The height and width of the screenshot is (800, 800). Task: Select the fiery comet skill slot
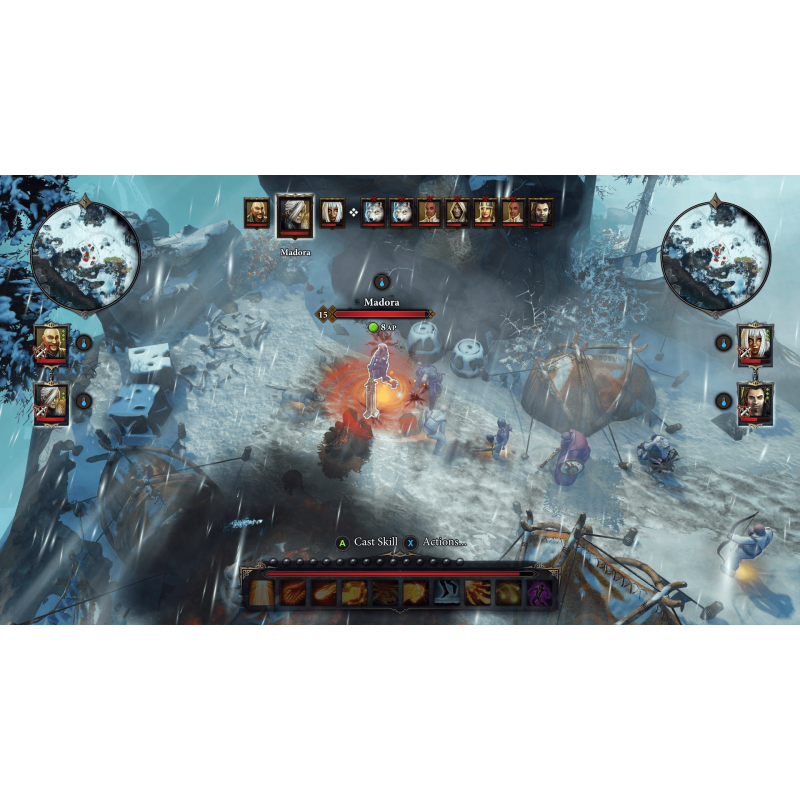coord(323,593)
